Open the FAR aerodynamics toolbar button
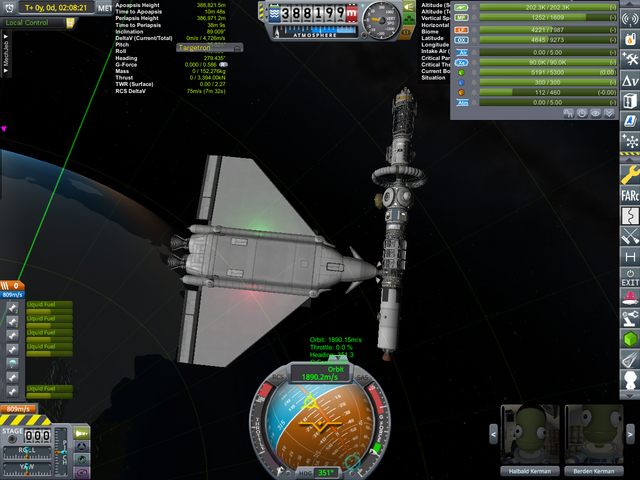Image resolution: width=640 pixels, height=480 pixels. click(630, 194)
